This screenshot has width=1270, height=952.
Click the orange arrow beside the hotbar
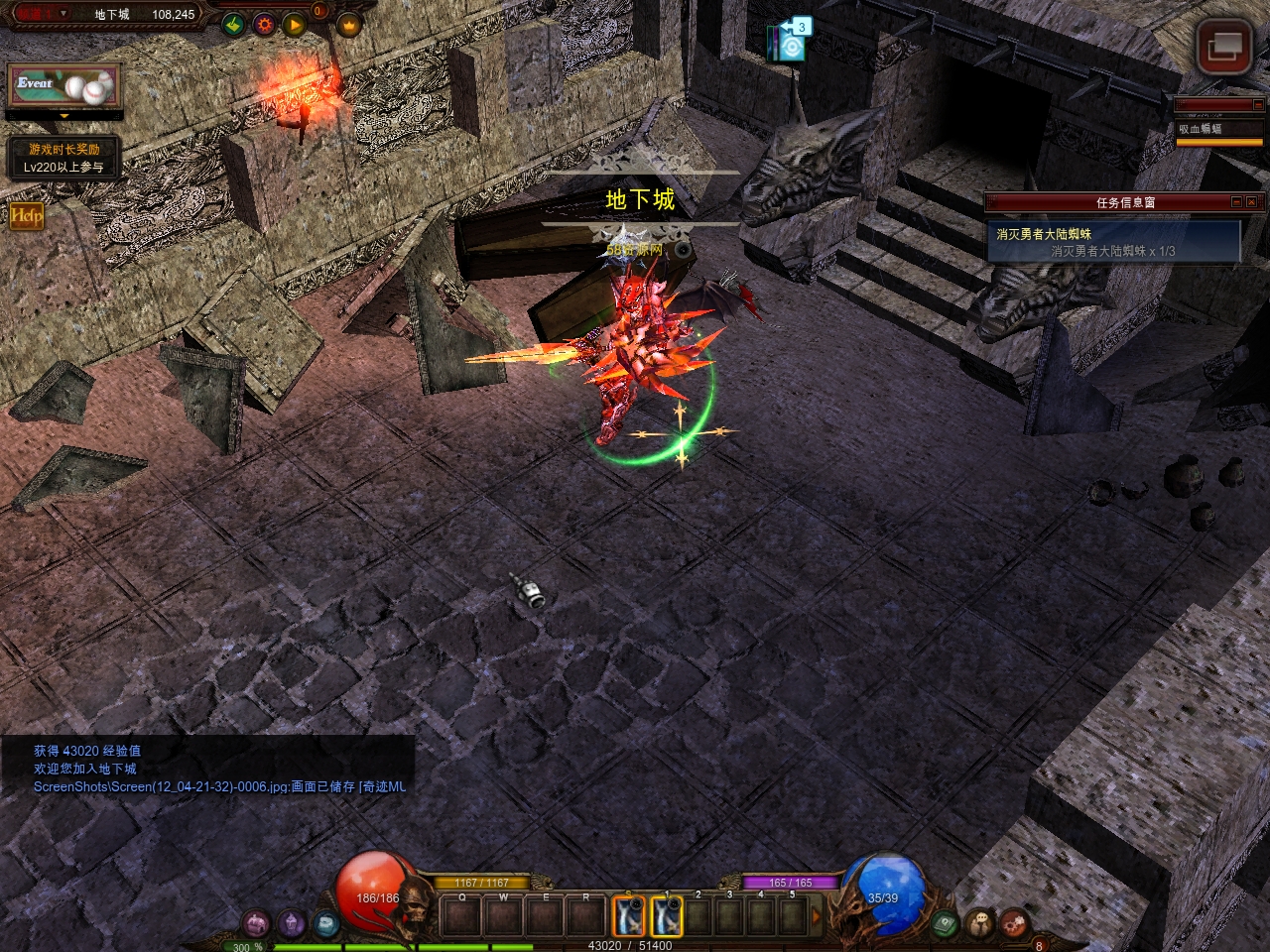818,916
